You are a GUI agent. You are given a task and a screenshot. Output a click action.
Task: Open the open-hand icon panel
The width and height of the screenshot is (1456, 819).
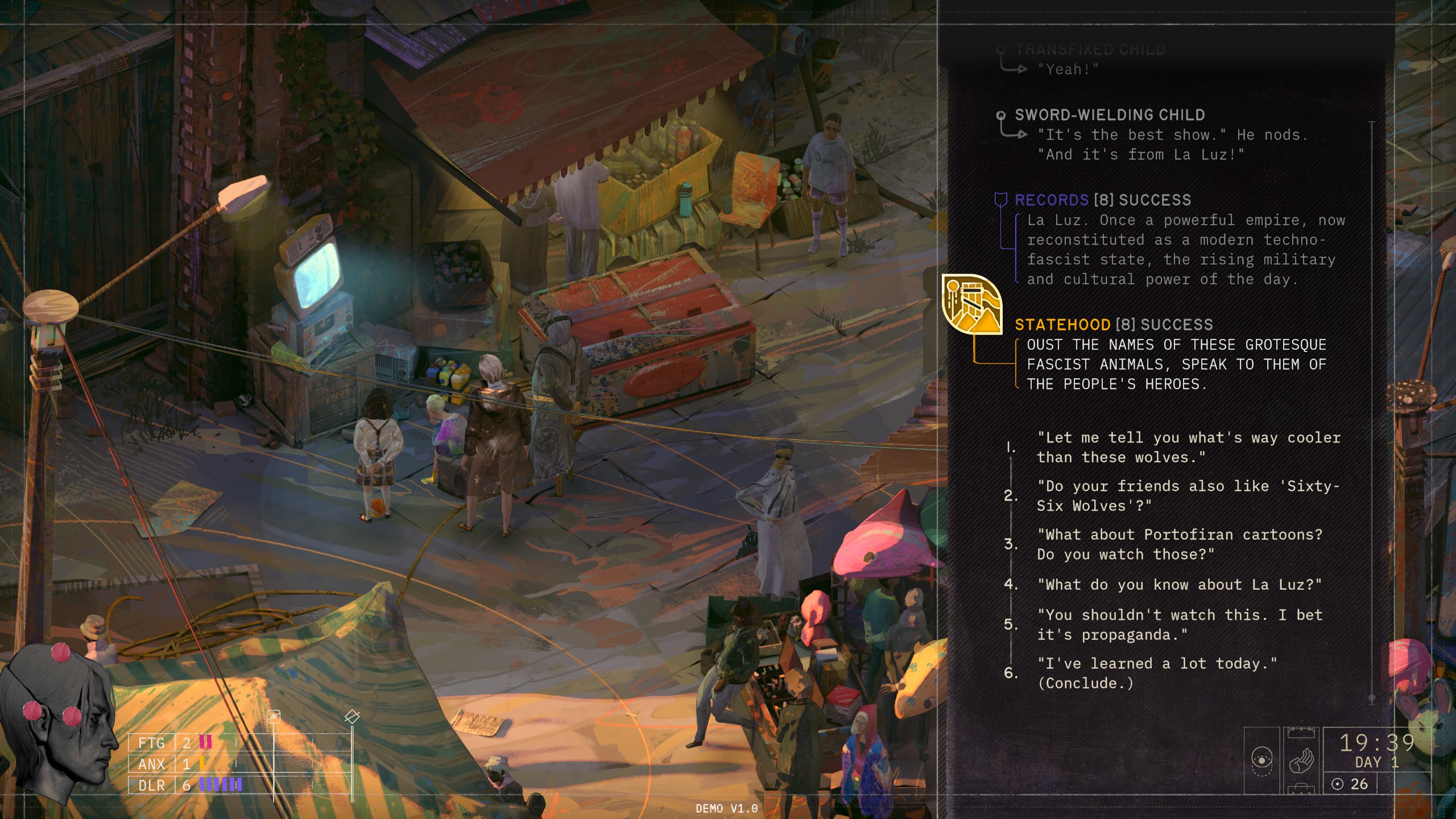coord(1301,760)
